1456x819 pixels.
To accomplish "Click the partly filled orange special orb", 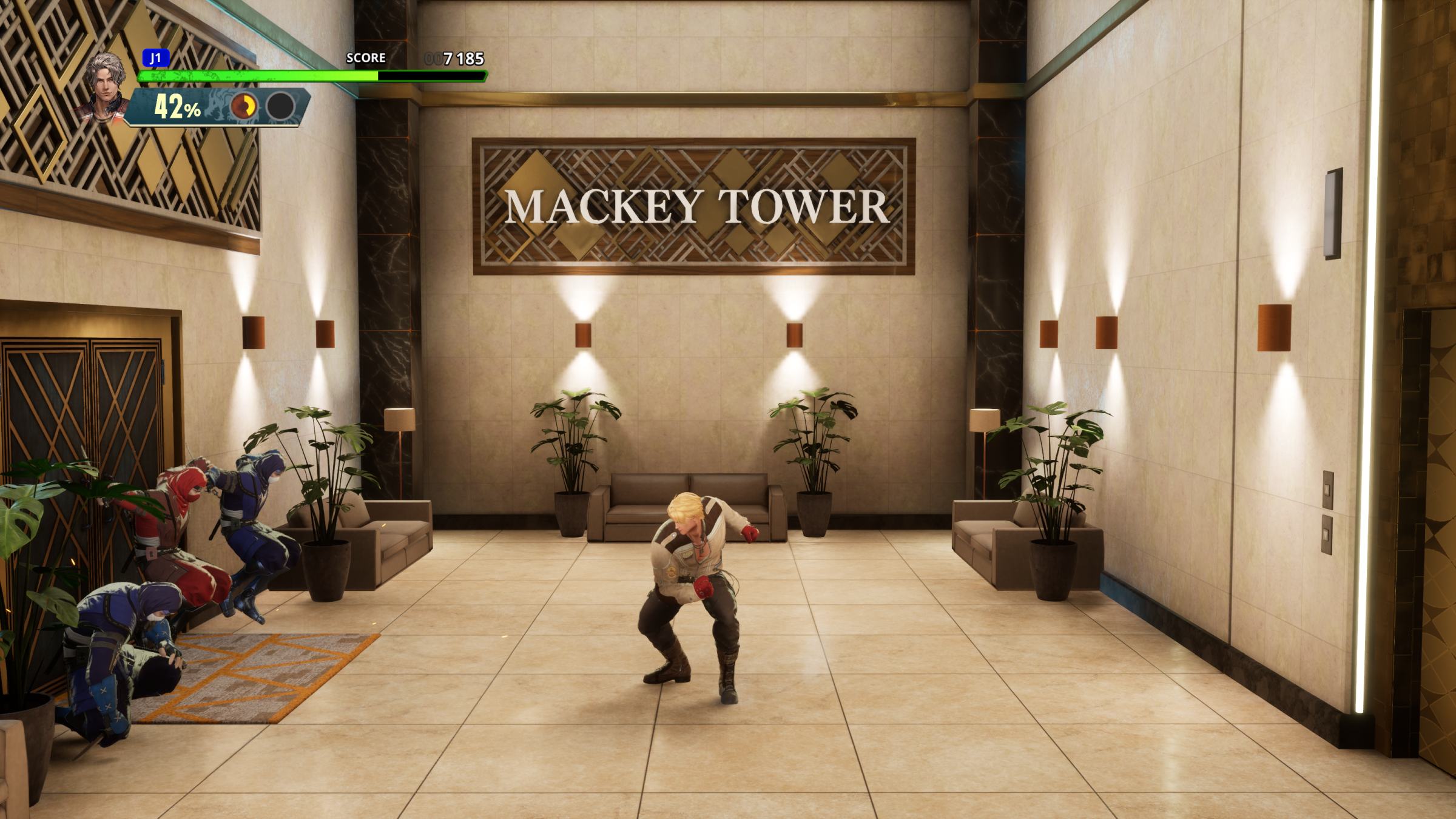I will tap(244, 107).
